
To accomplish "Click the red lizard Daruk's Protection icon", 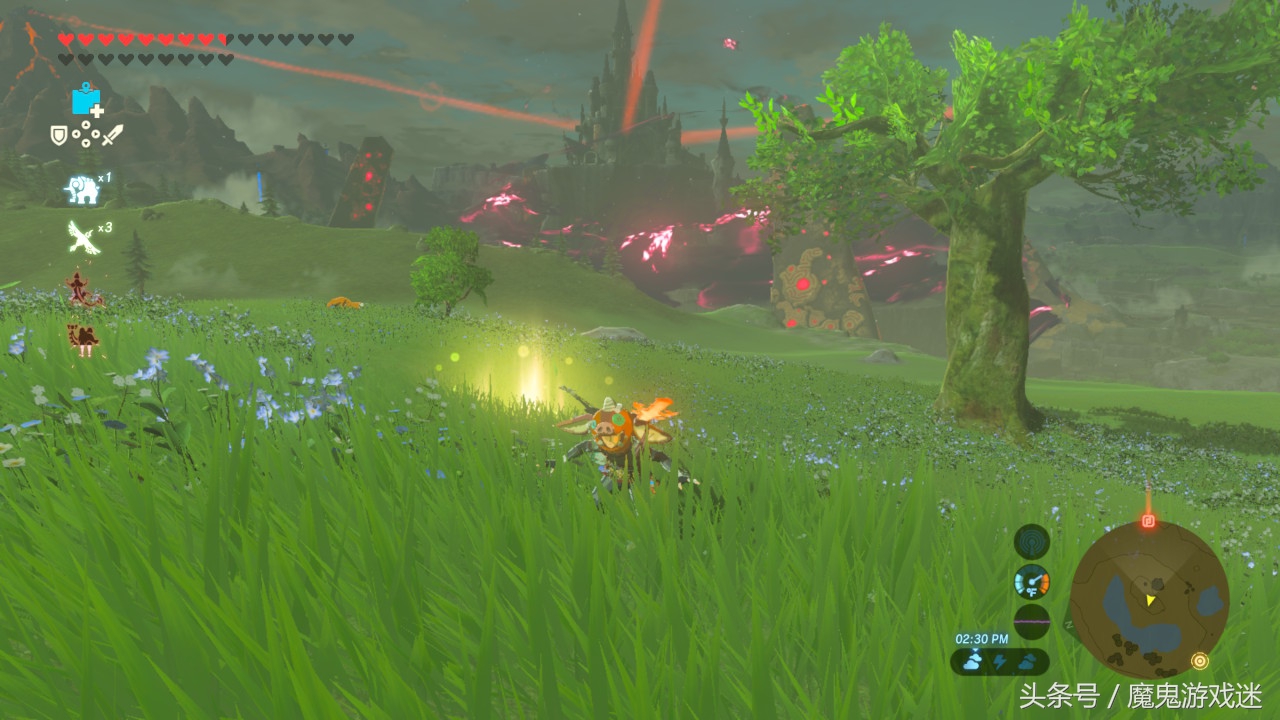I will point(82,289).
